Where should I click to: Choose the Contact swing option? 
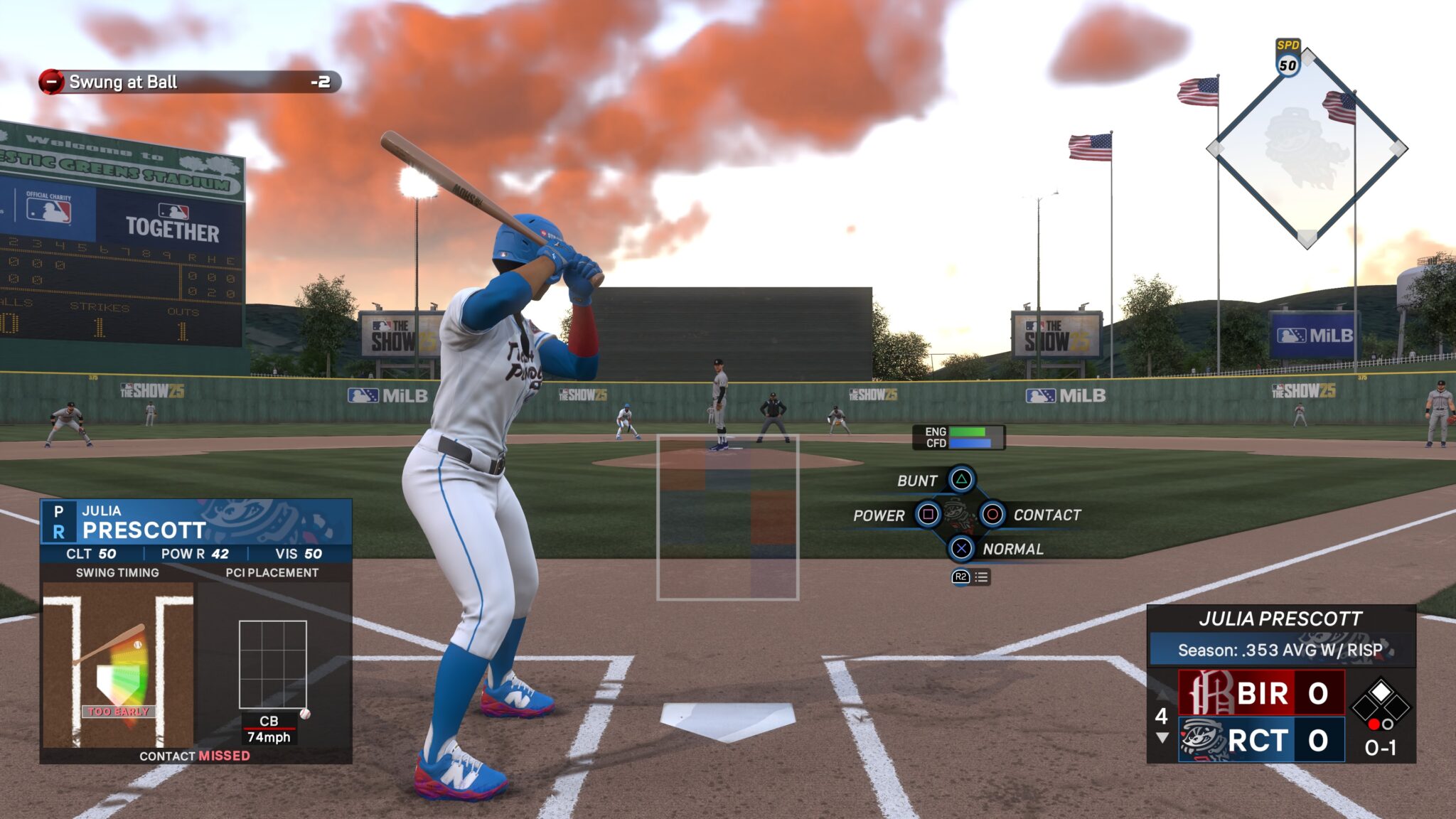click(992, 514)
